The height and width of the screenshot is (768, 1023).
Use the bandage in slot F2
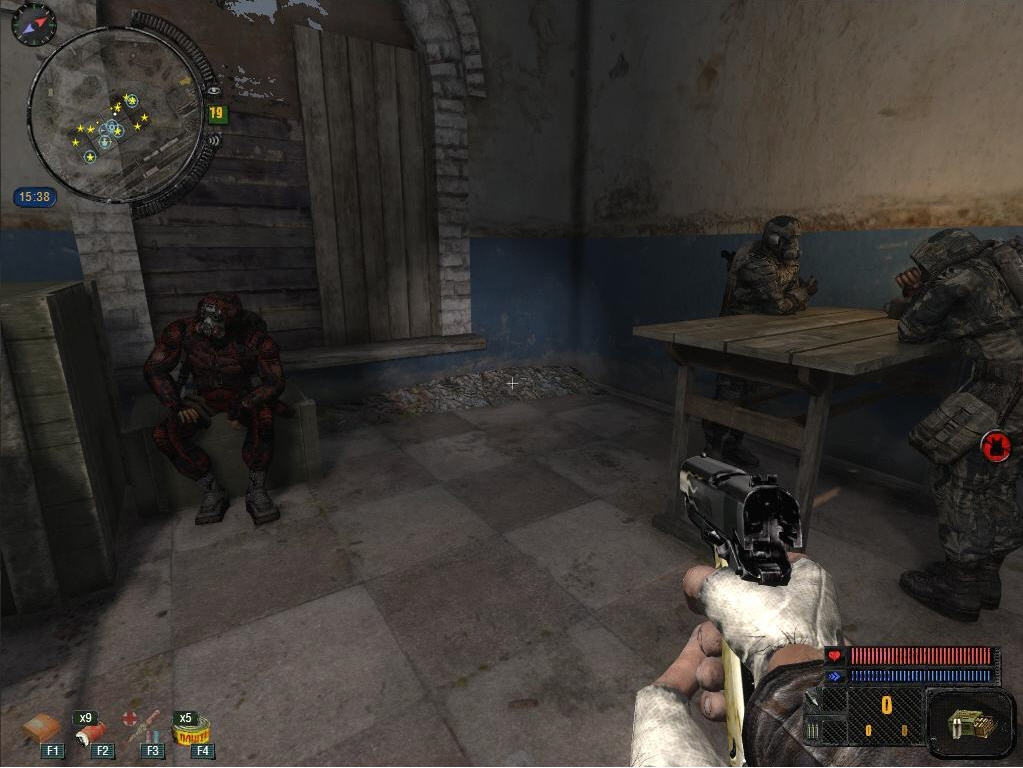(92, 732)
